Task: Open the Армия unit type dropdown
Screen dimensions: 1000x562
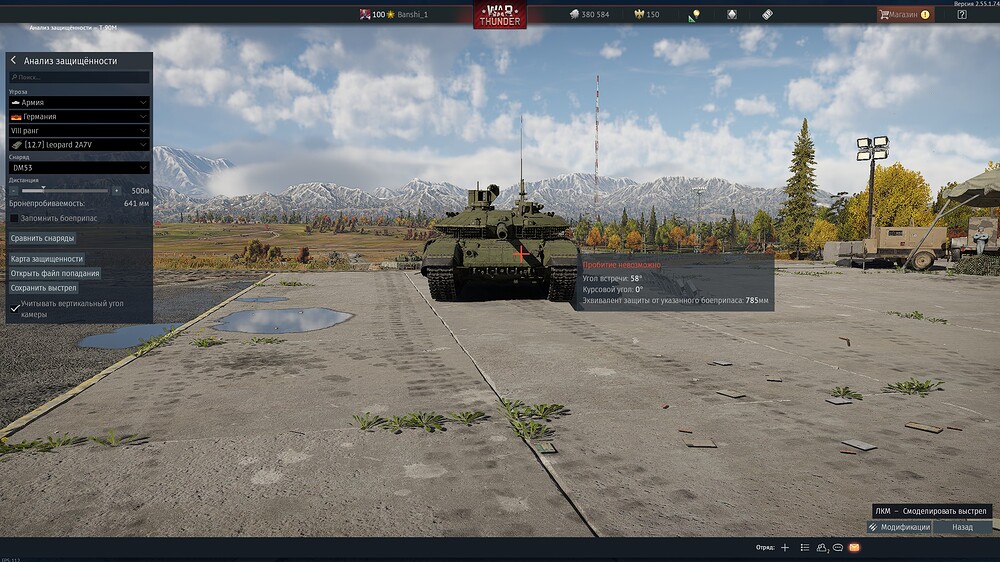Action: [79, 102]
